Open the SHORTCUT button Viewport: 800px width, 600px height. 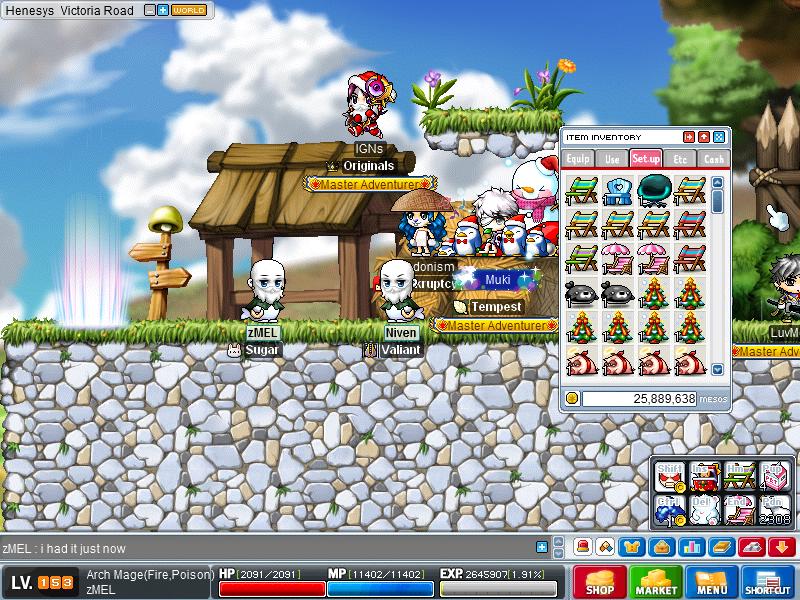[x=768, y=581]
